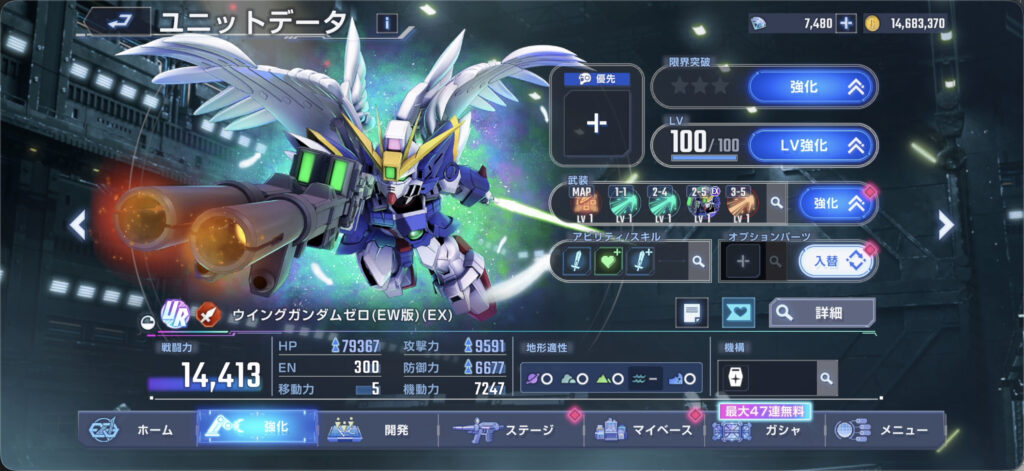Add an option part to the empty slot

click(743, 261)
